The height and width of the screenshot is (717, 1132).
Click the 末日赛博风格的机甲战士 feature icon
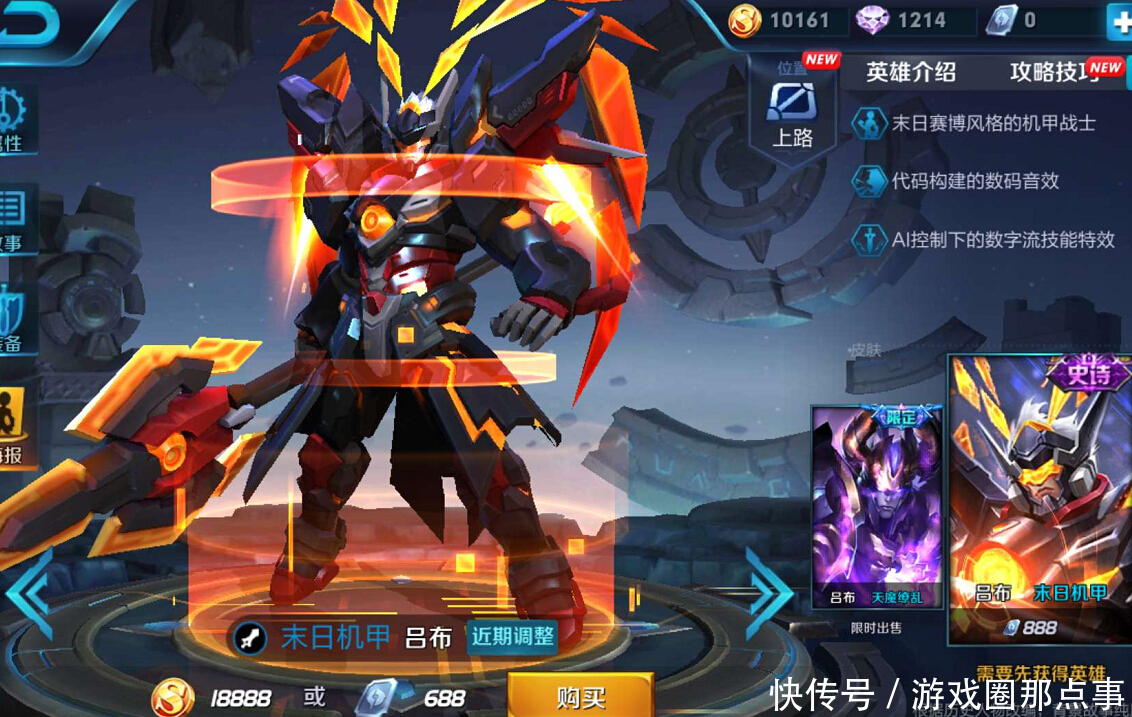click(x=867, y=123)
